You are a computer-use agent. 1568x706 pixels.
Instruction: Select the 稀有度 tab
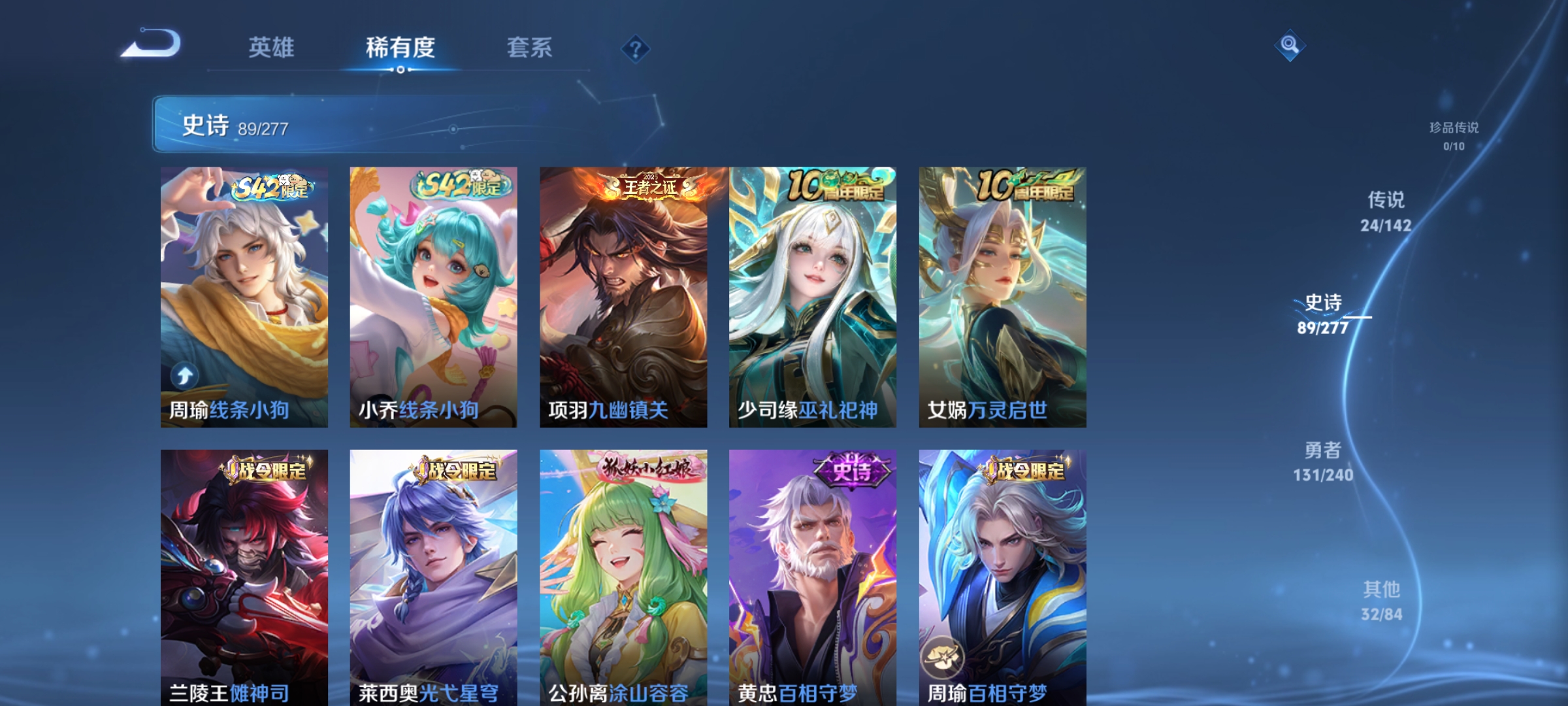[x=401, y=46]
